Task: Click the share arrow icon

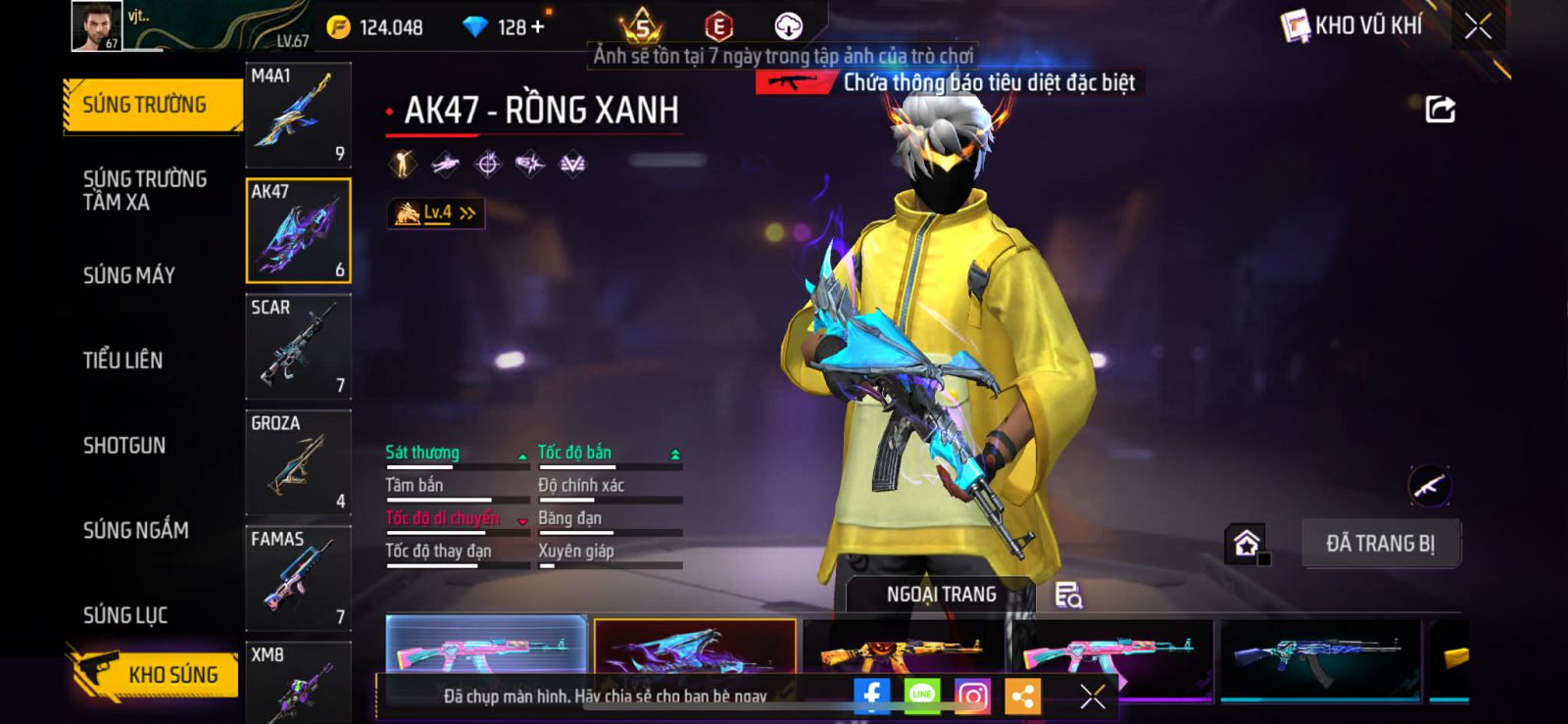Action: pos(1440,110)
